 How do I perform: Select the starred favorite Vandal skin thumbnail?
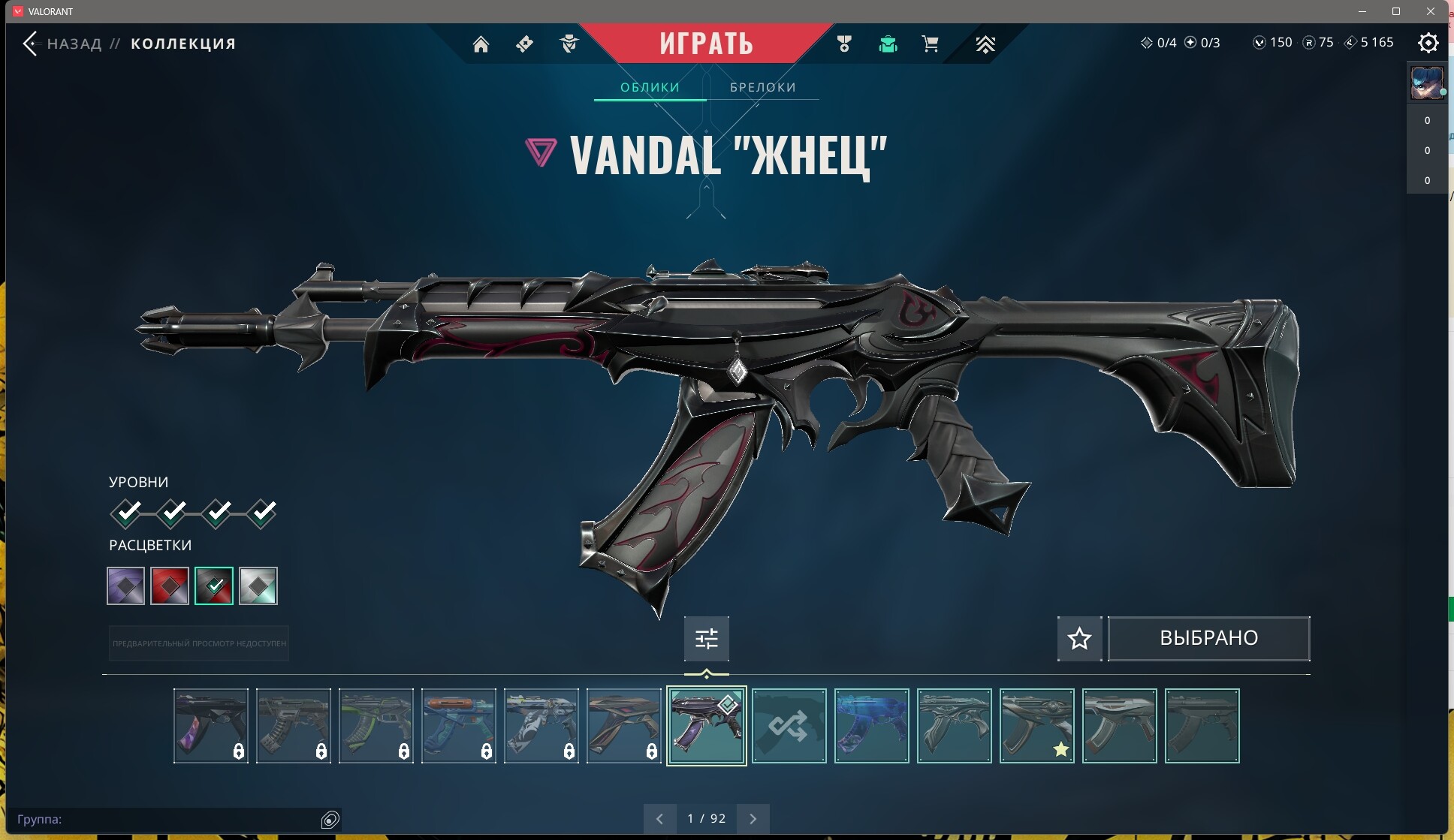1036,726
